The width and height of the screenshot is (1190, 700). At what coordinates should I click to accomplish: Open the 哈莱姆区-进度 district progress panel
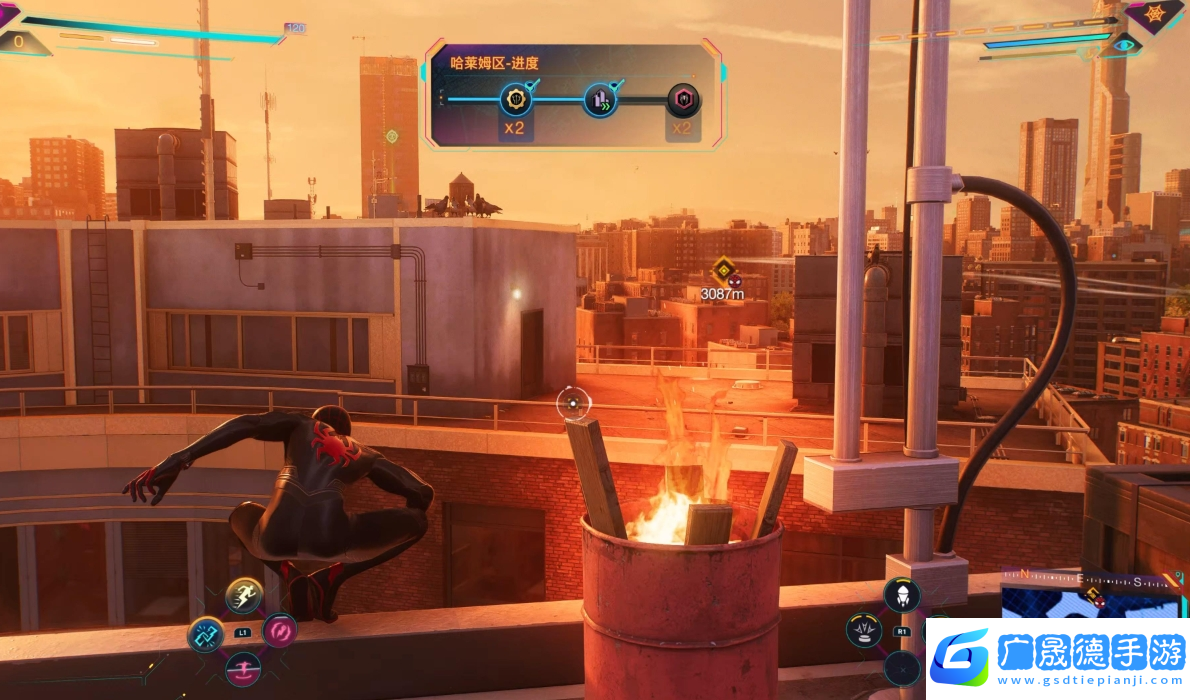pyautogui.click(x=575, y=93)
